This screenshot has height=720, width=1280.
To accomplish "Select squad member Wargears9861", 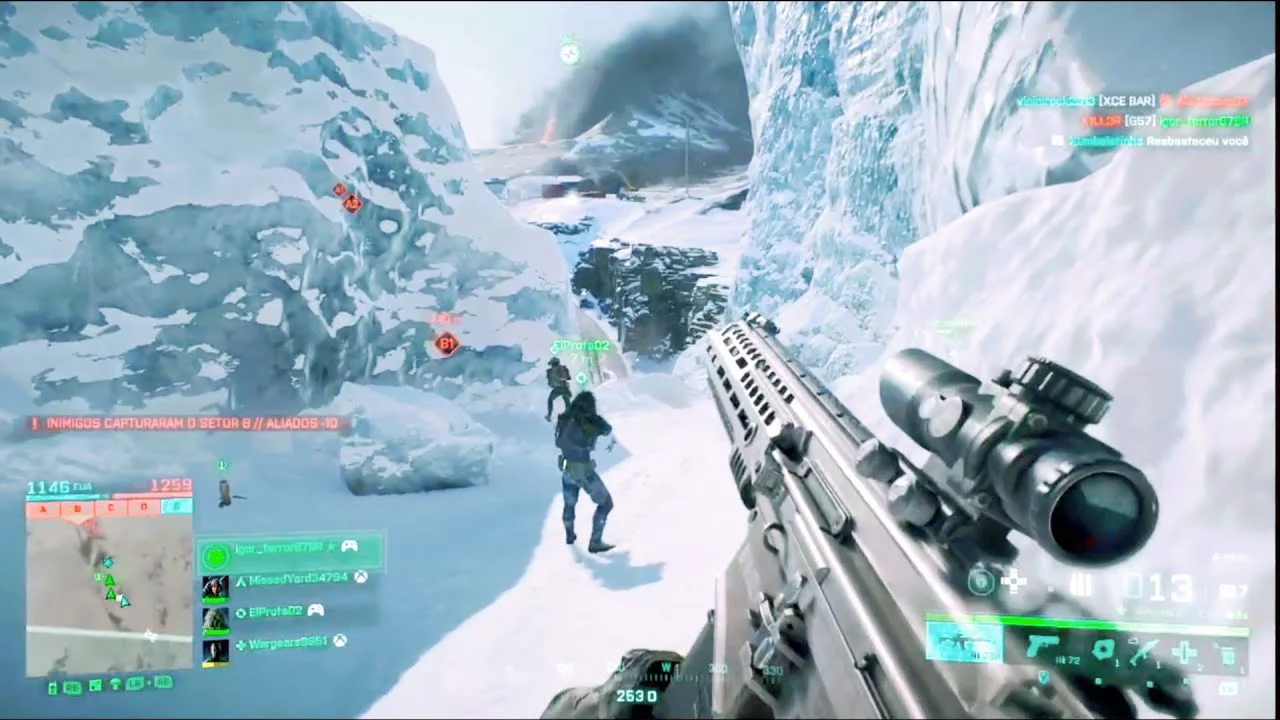I will (287, 643).
